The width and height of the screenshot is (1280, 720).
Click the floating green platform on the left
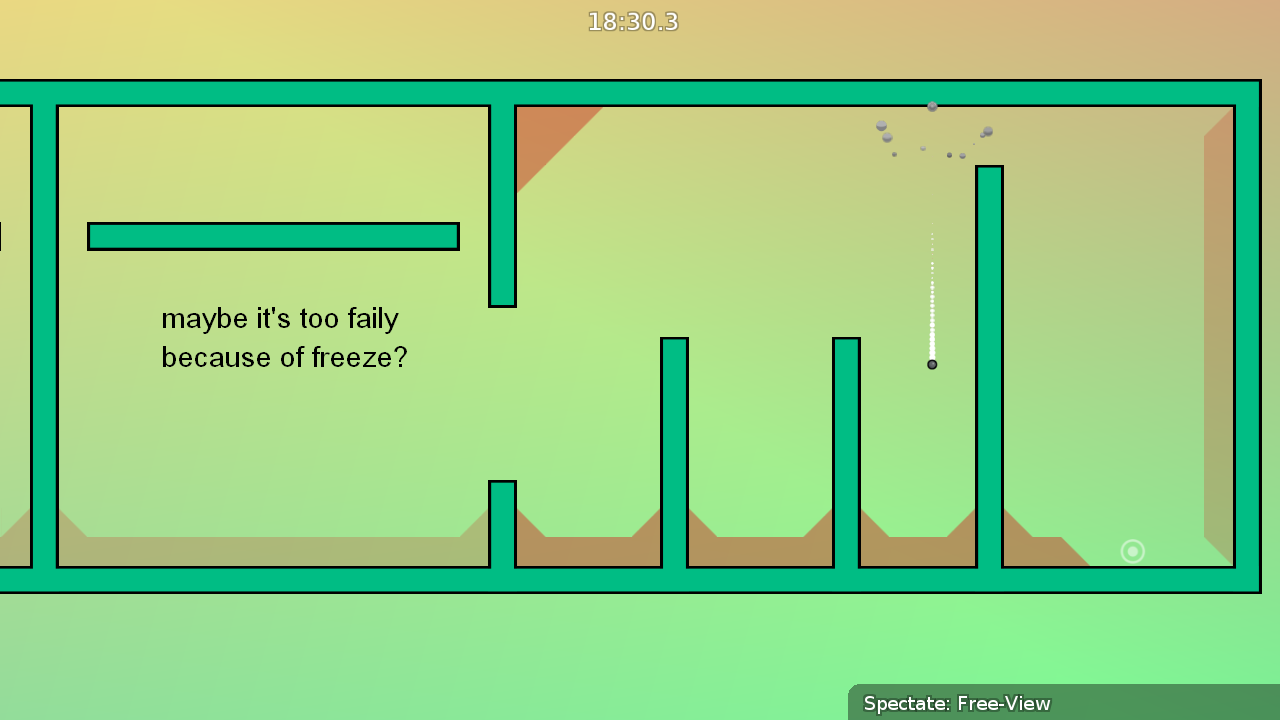click(x=273, y=235)
